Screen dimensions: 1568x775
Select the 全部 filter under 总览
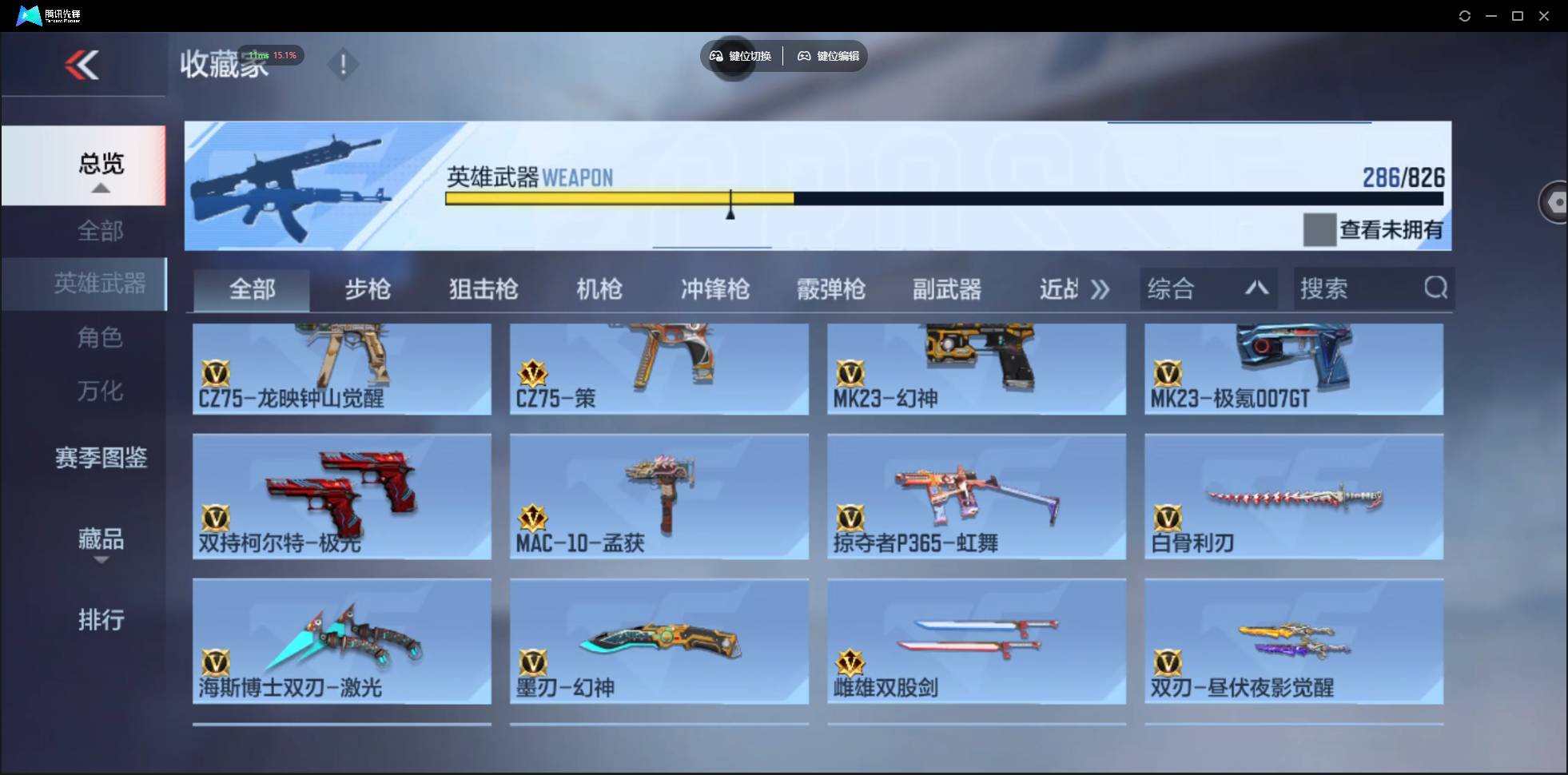[100, 230]
